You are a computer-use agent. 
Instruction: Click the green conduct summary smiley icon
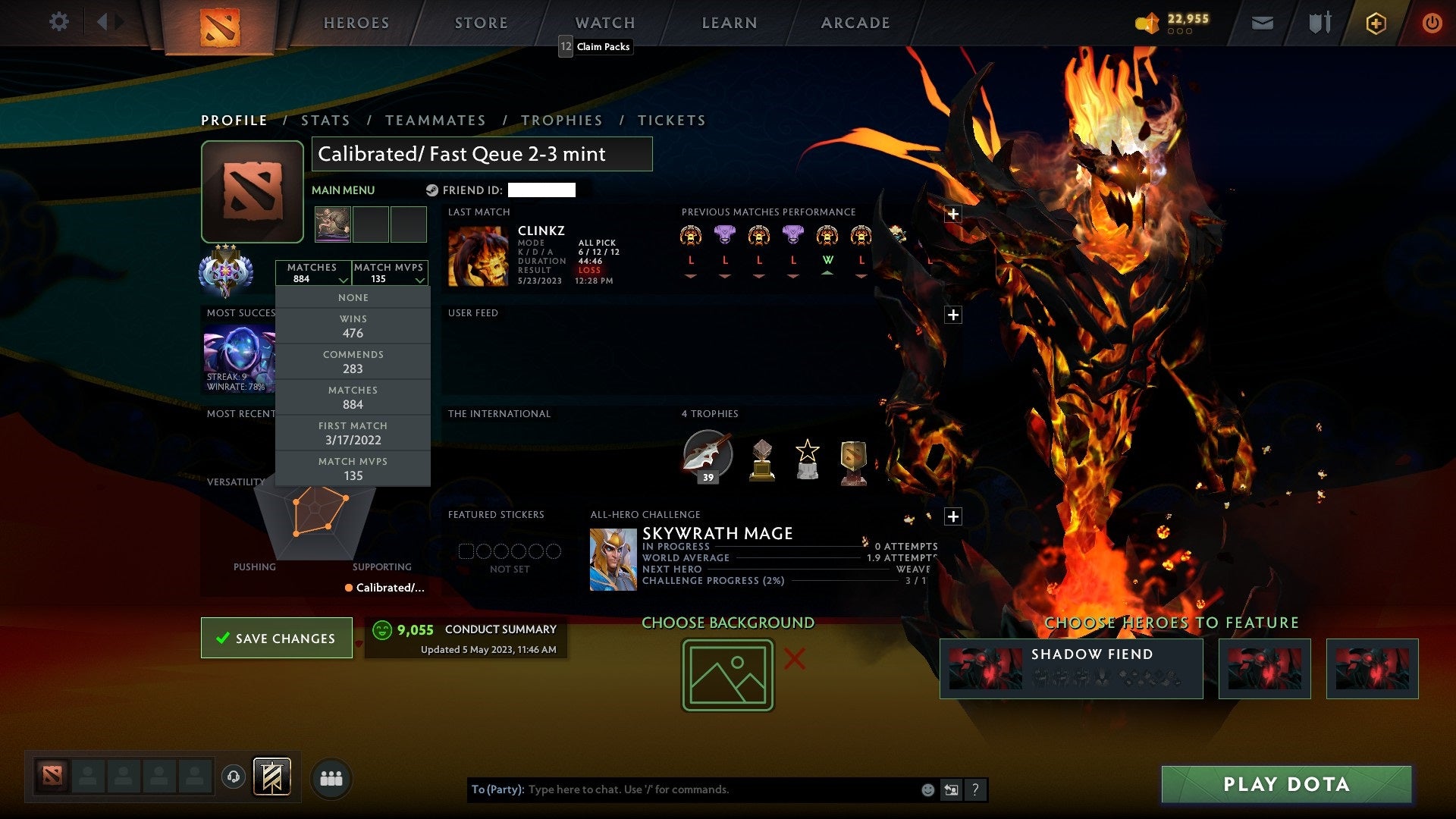point(381,629)
